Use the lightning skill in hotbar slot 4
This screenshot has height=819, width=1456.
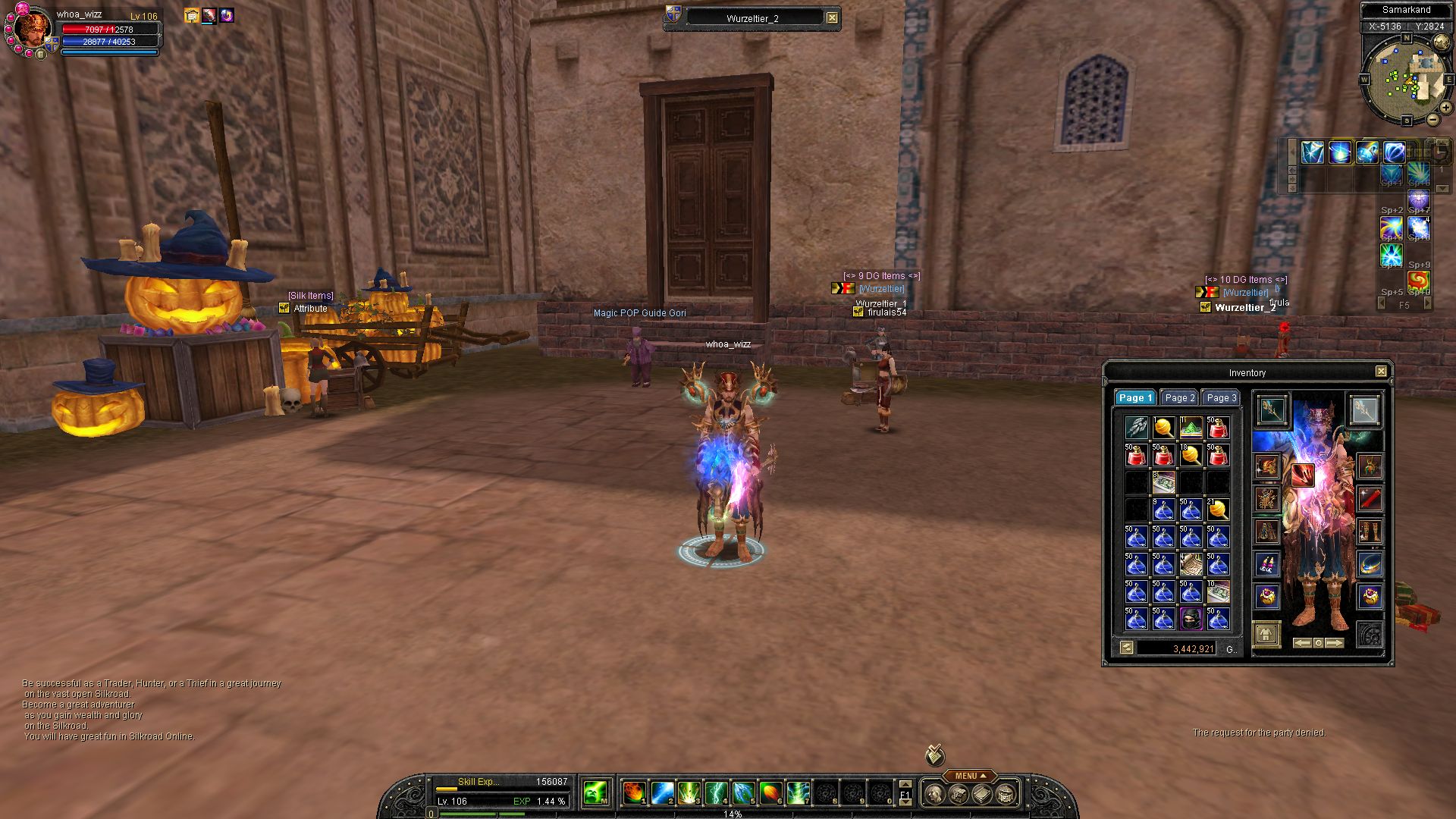pyautogui.click(x=716, y=793)
